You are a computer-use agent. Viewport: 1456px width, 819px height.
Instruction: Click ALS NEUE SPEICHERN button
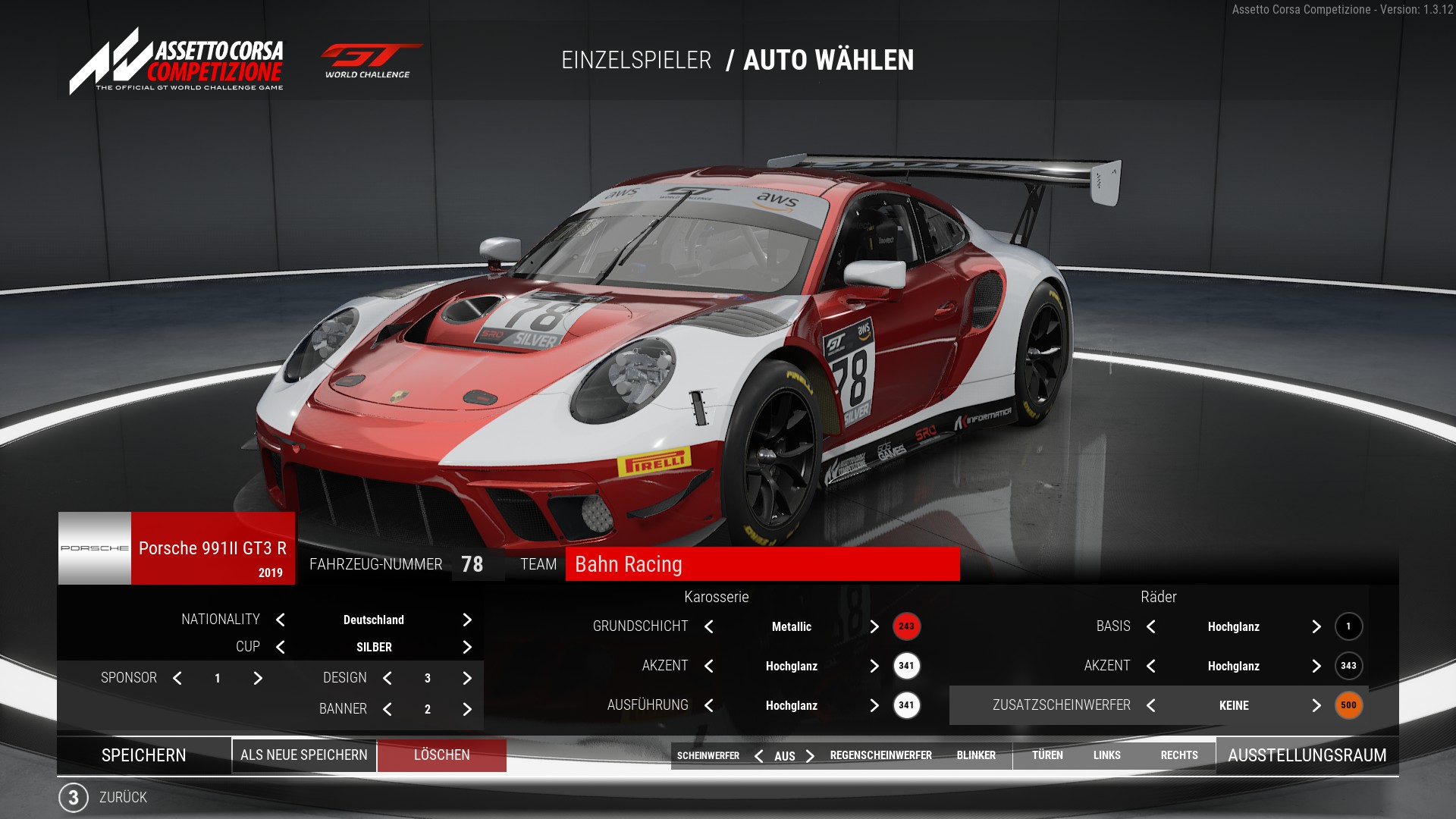[x=304, y=755]
